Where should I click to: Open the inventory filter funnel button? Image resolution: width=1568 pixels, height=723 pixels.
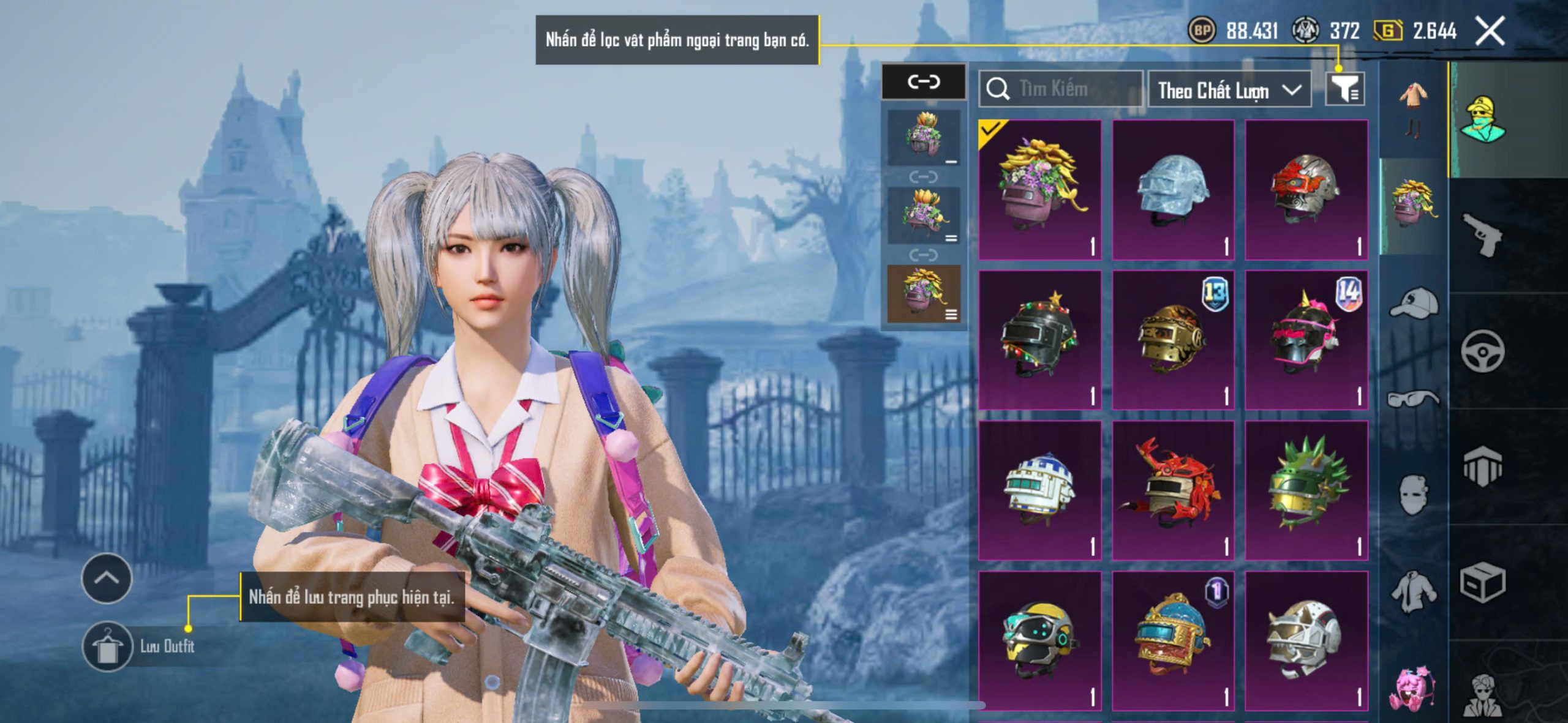coord(1344,90)
